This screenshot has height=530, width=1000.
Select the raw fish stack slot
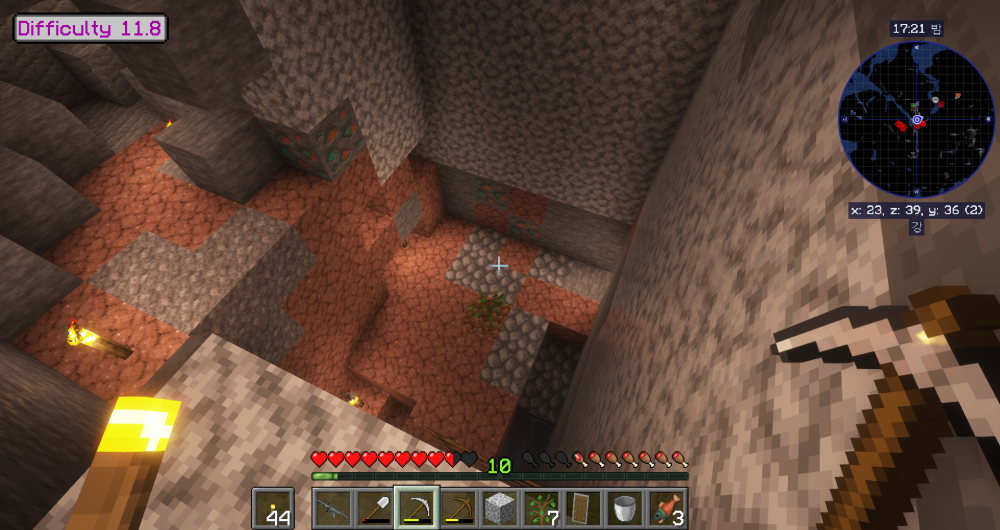(667, 509)
